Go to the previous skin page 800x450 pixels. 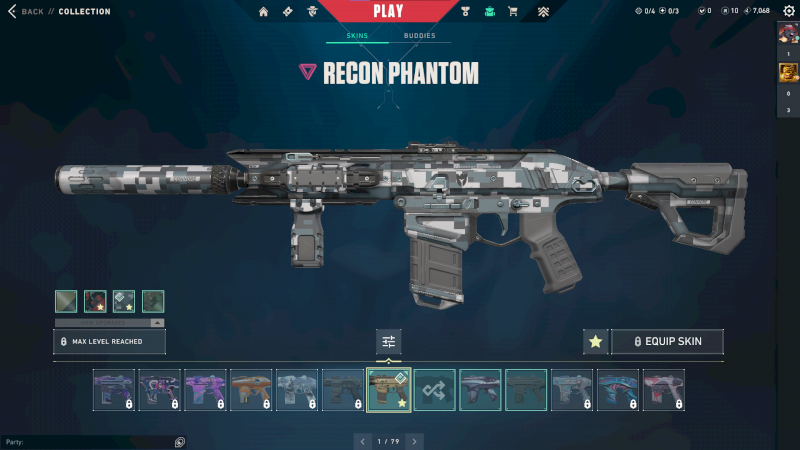point(363,441)
